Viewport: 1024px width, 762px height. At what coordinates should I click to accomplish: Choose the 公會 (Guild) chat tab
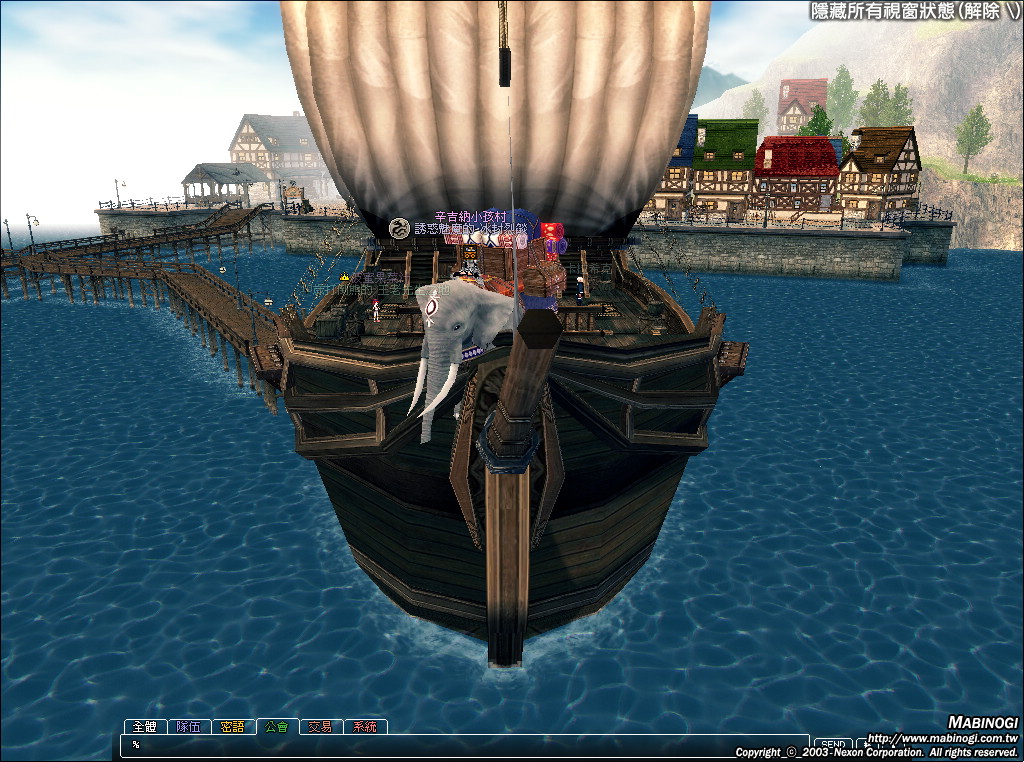(x=276, y=727)
